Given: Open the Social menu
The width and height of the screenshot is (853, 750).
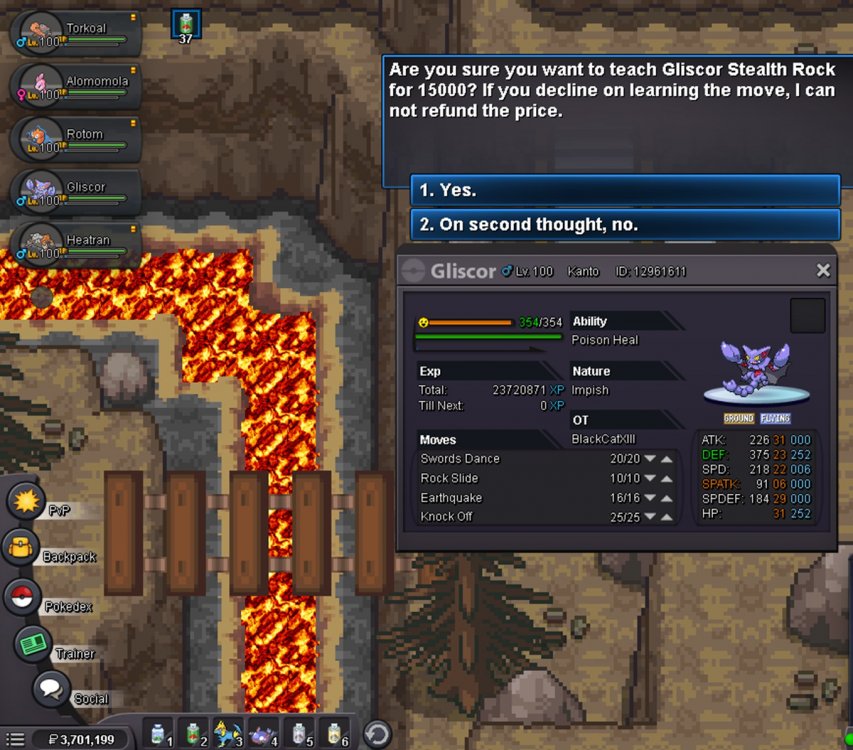Looking at the screenshot, I should coord(50,688).
